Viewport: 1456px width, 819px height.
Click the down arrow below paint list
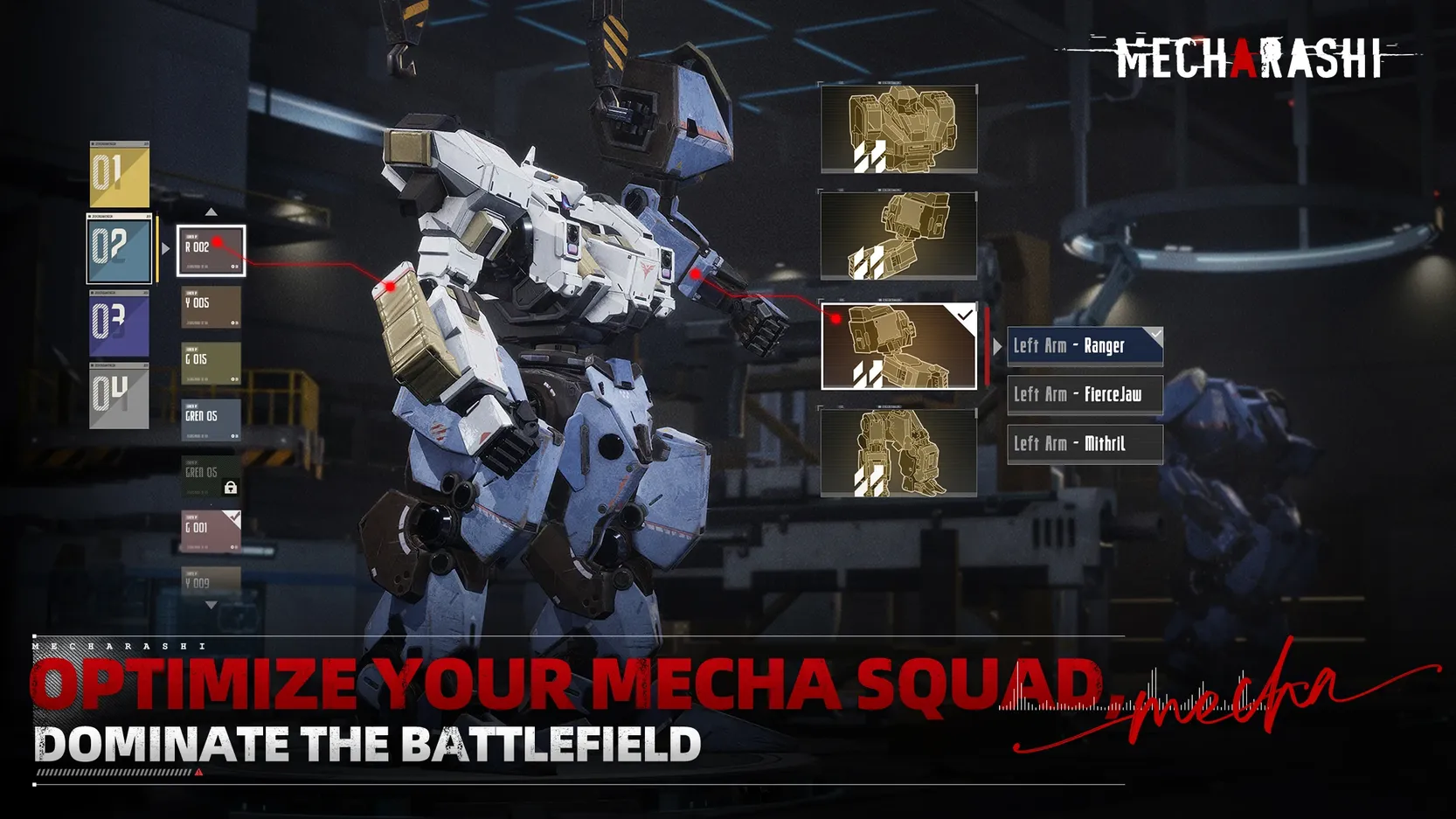(x=211, y=605)
